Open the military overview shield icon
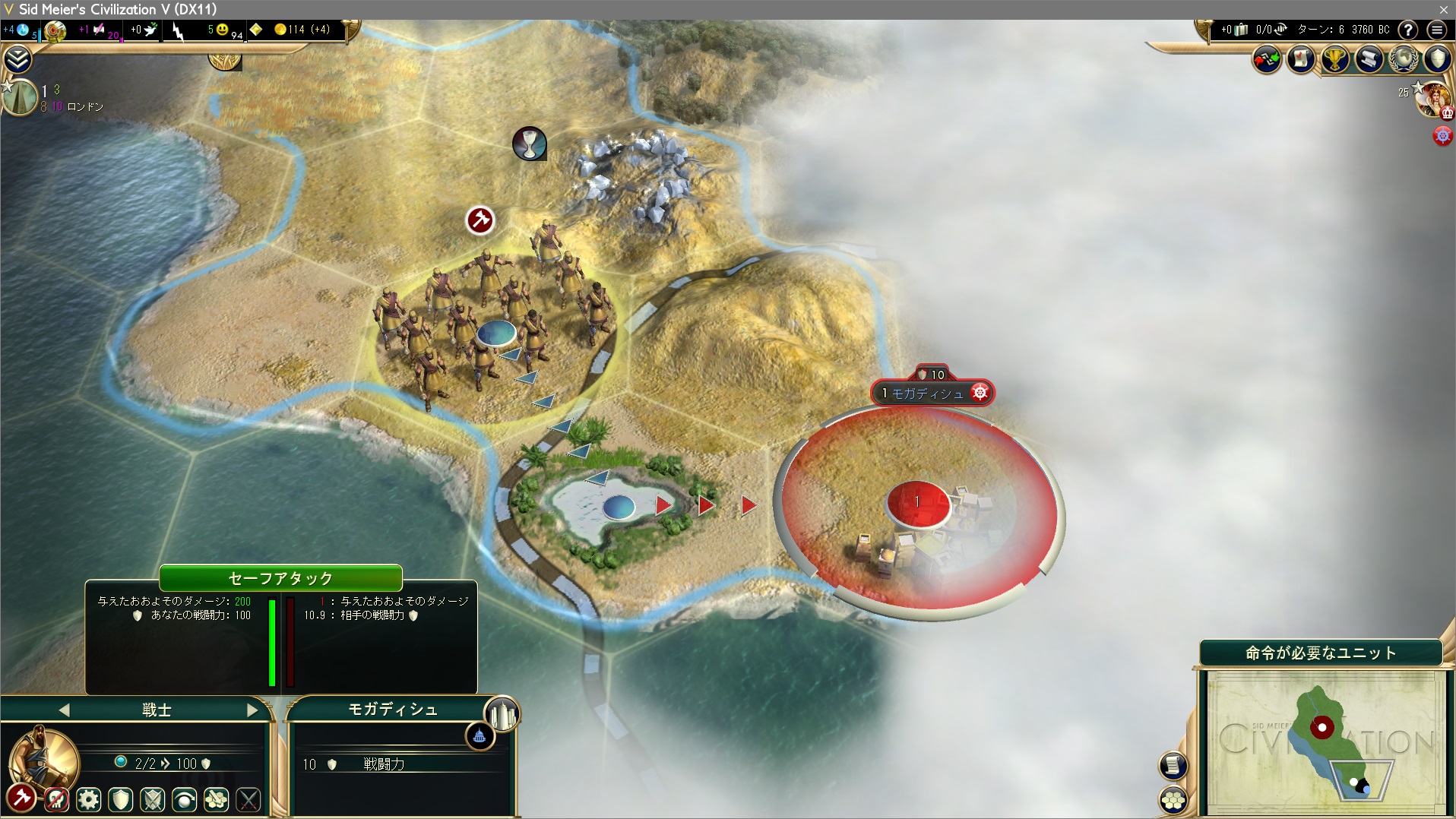Viewport: 1456px width, 819px height. click(x=1438, y=59)
